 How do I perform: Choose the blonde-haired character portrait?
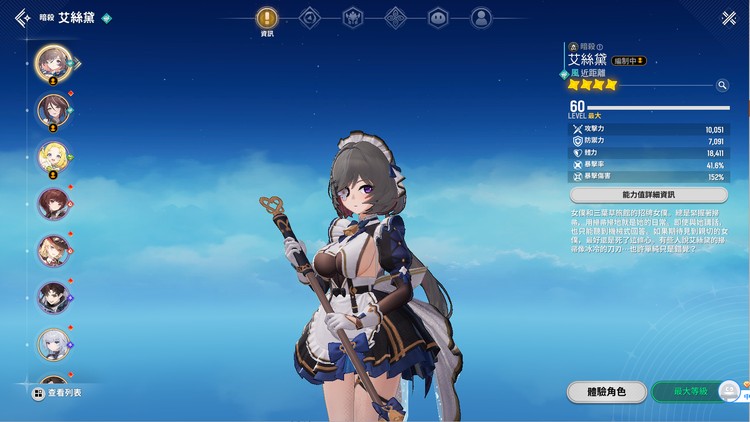52,155
